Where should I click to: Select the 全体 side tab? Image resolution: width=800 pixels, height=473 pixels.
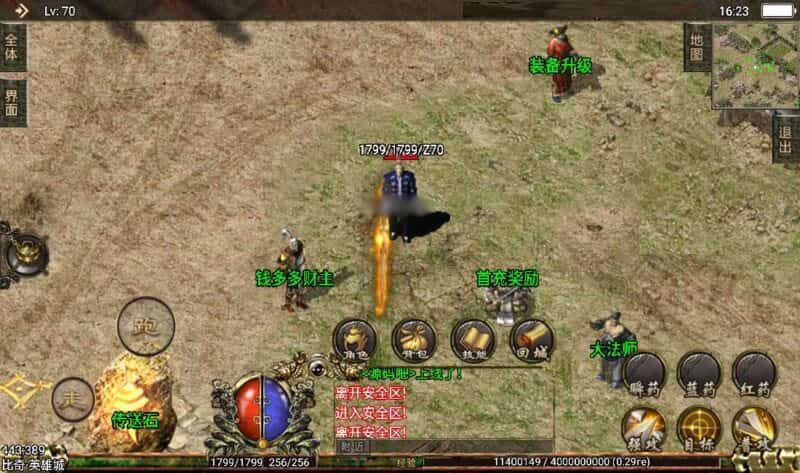12,46
